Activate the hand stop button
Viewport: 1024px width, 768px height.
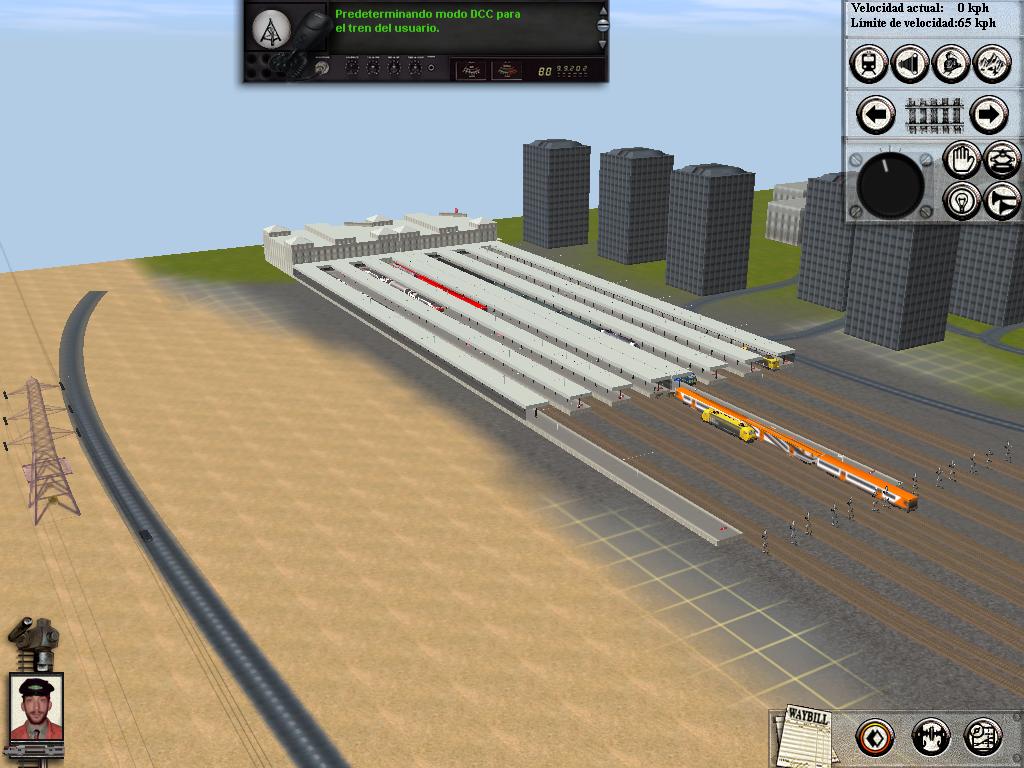click(962, 160)
